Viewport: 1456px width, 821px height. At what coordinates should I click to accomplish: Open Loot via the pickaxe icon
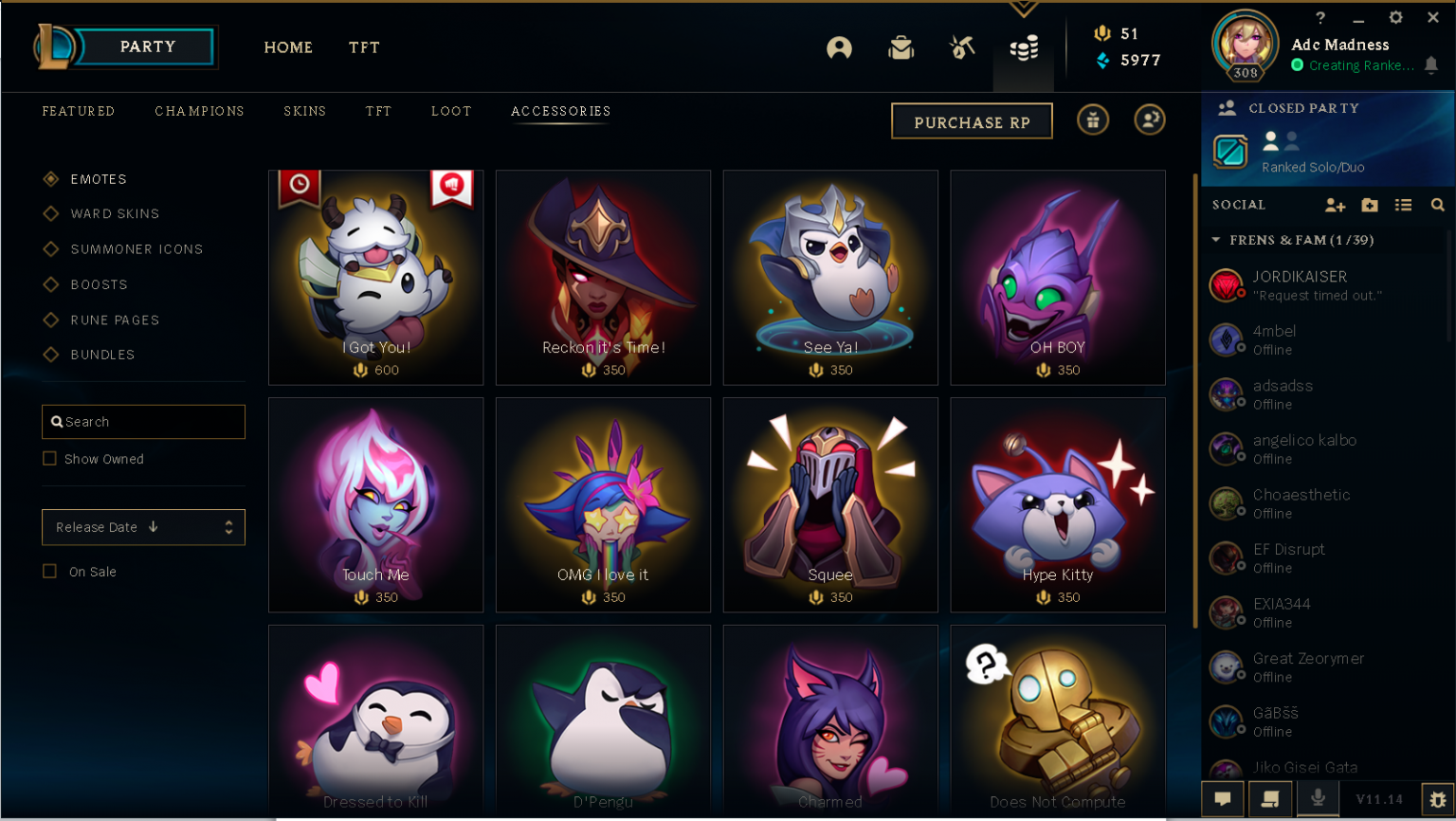click(x=961, y=47)
